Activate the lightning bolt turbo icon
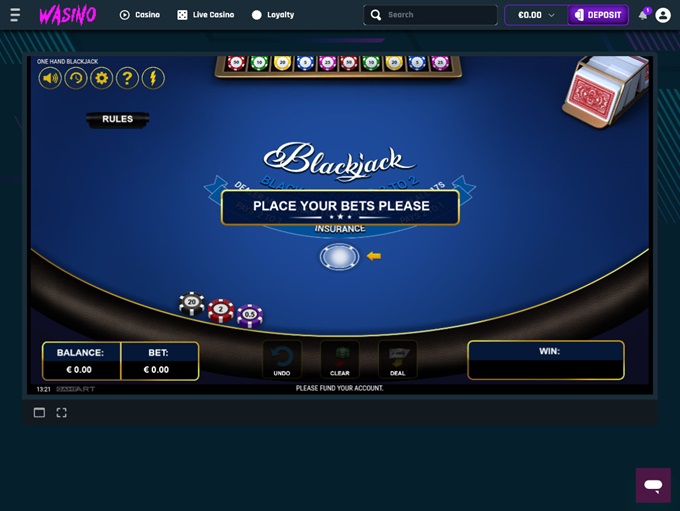680x511 pixels. click(153, 78)
